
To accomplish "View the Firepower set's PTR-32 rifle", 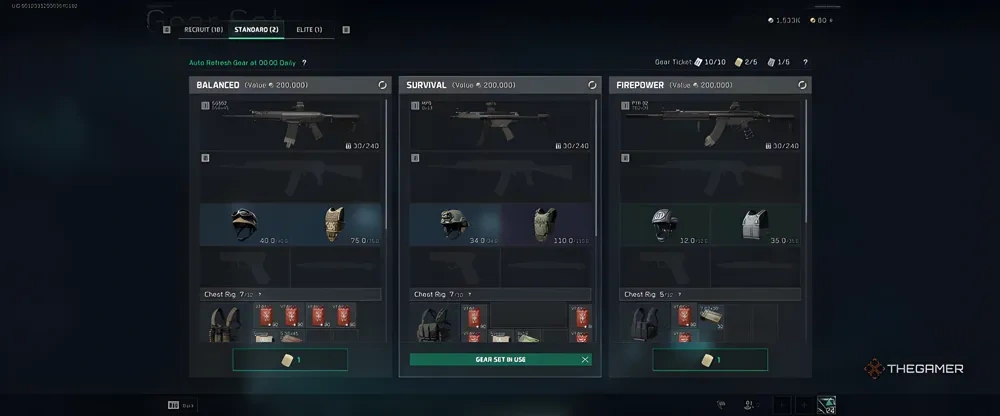I will coord(710,122).
